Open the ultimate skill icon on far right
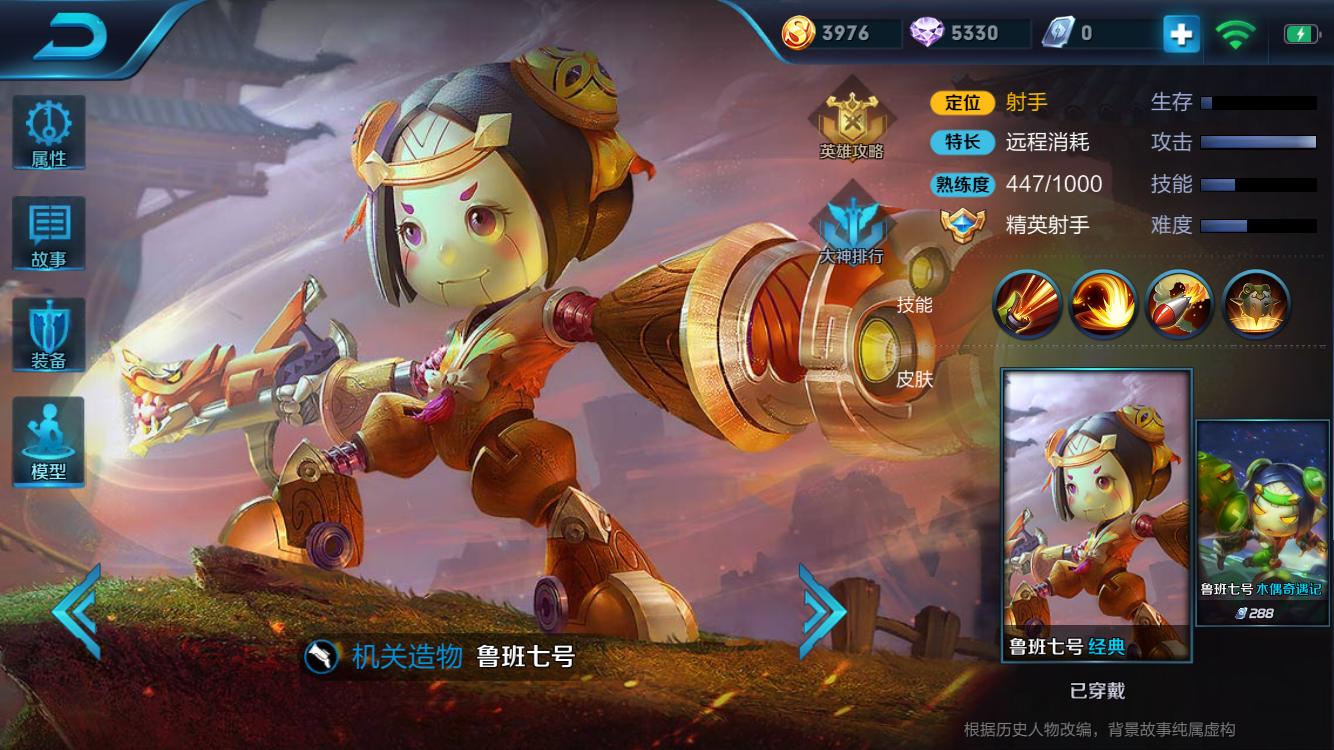Viewport: 1334px width, 750px height. pyautogui.click(x=1255, y=303)
